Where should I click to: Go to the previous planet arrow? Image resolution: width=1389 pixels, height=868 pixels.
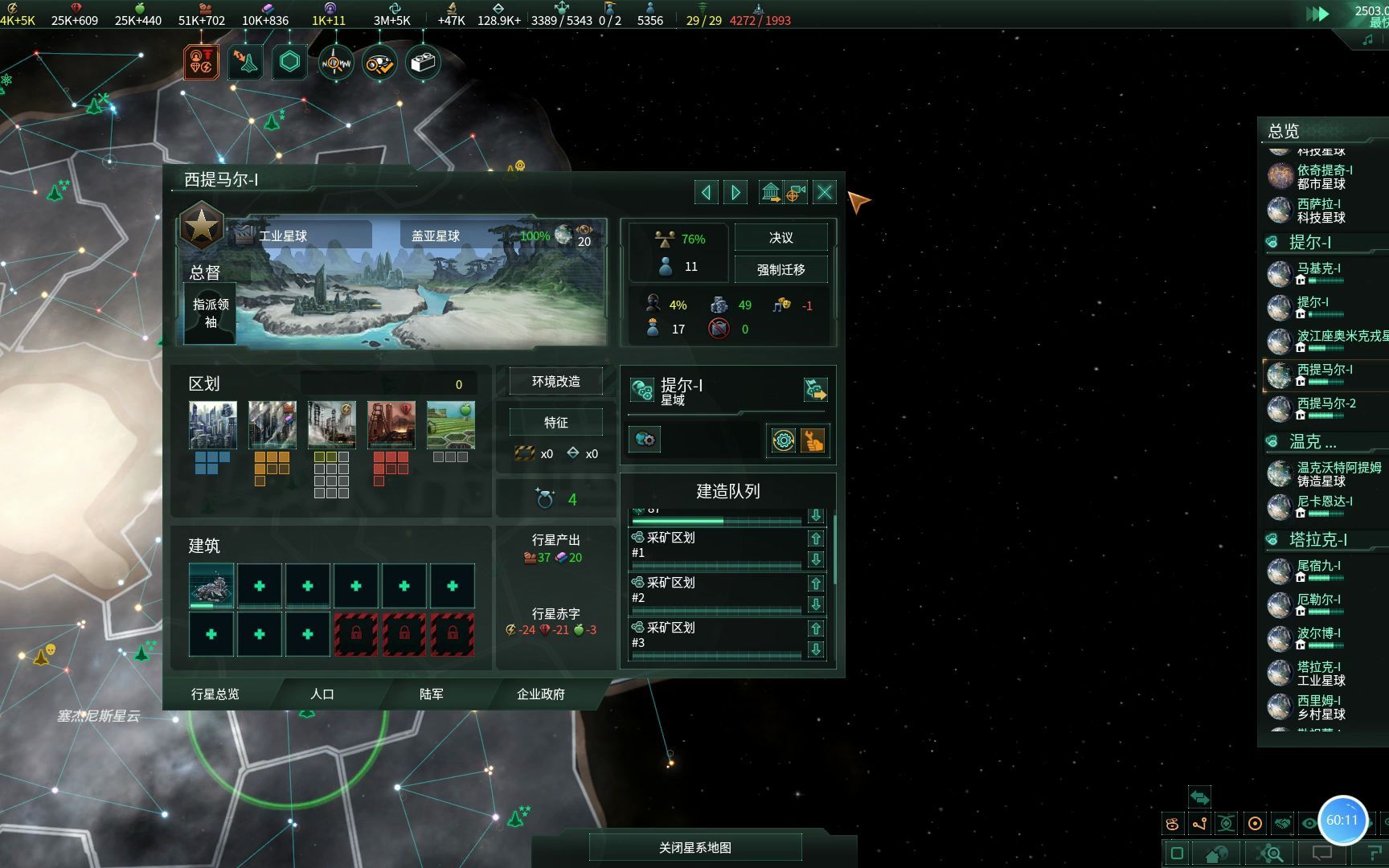[x=706, y=192]
